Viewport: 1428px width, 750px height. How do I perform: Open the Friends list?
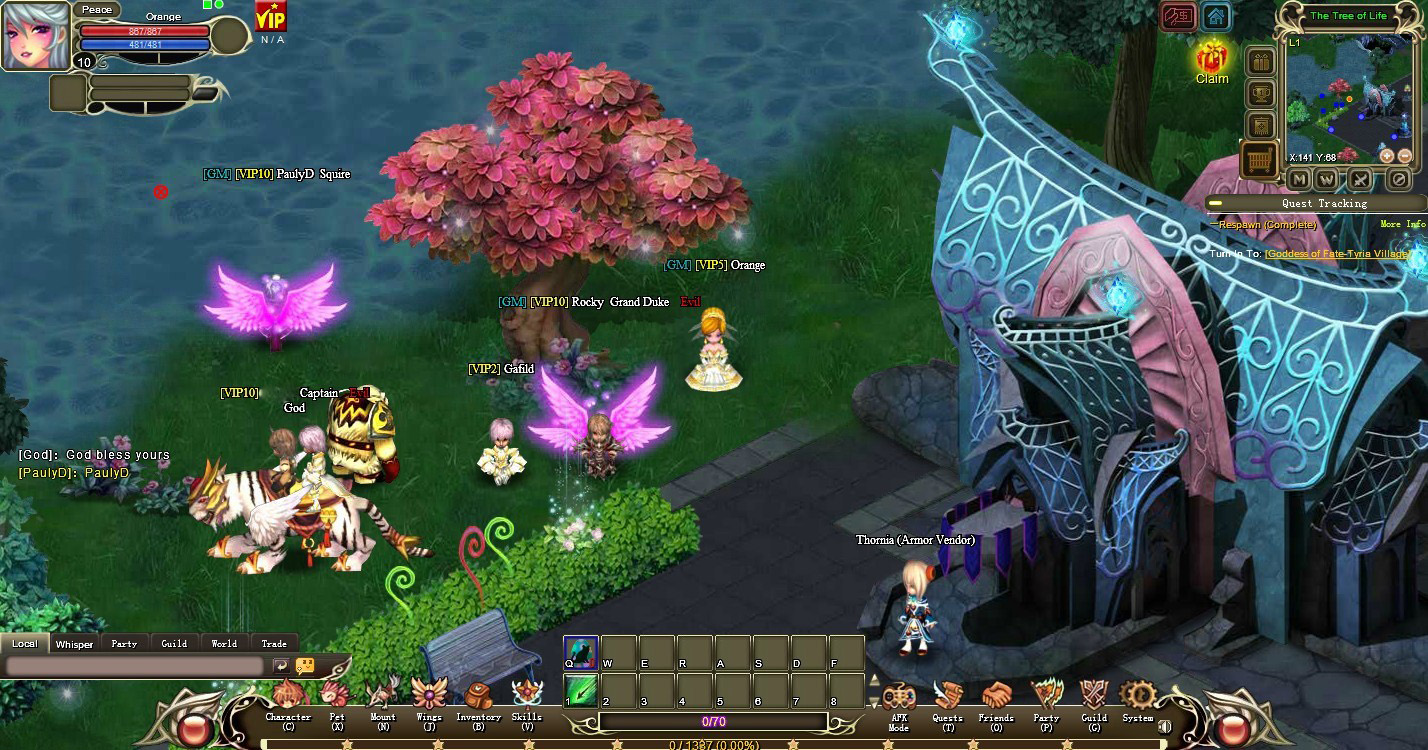pos(996,697)
